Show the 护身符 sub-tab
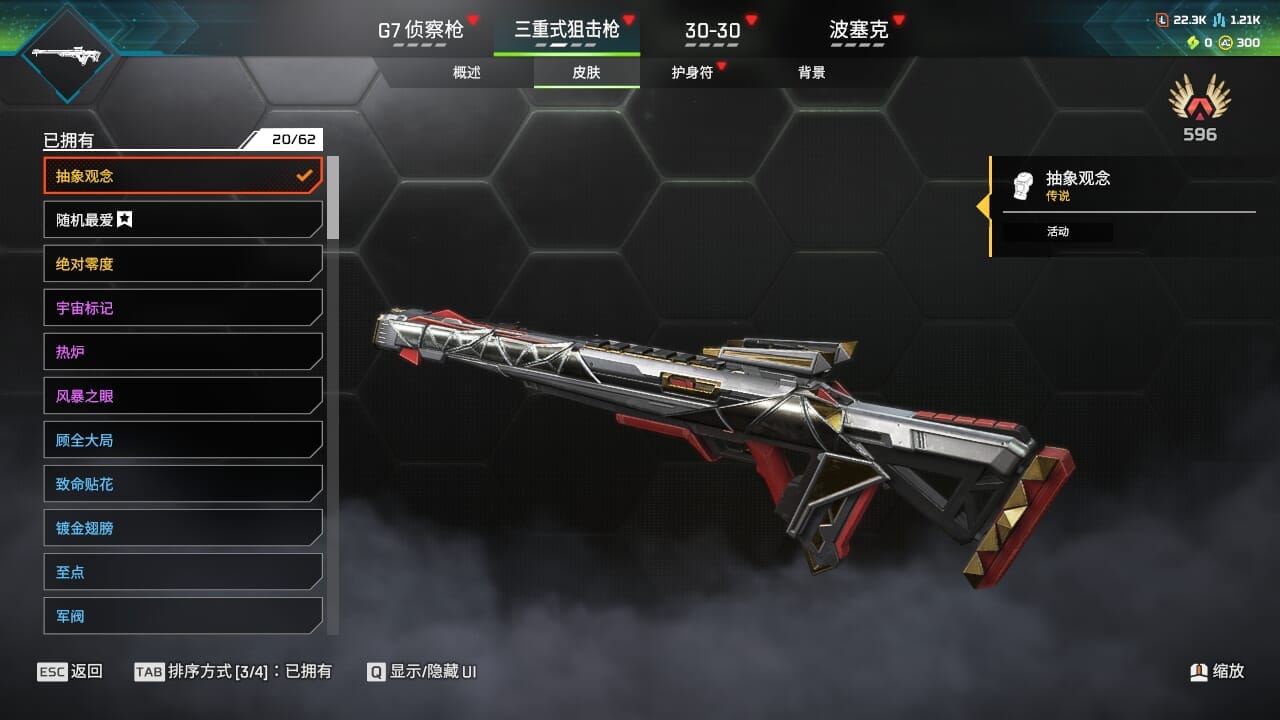Viewport: 1280px width, 720px height. tap(692, 73)
